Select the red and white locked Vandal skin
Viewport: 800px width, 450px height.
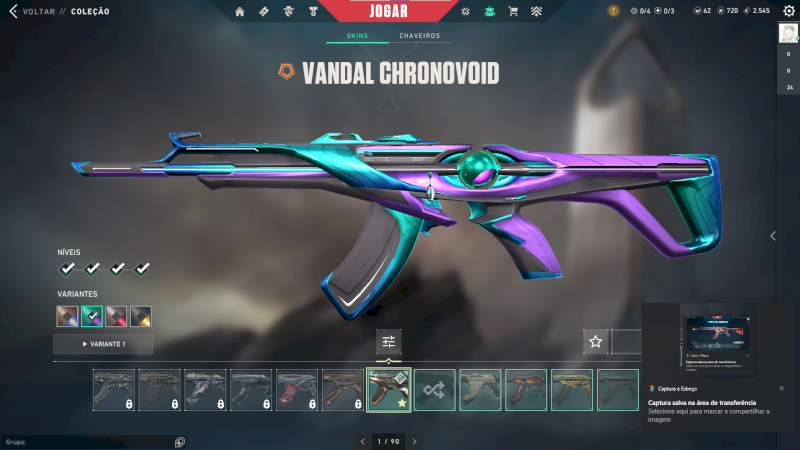click(x=296, y=390)
